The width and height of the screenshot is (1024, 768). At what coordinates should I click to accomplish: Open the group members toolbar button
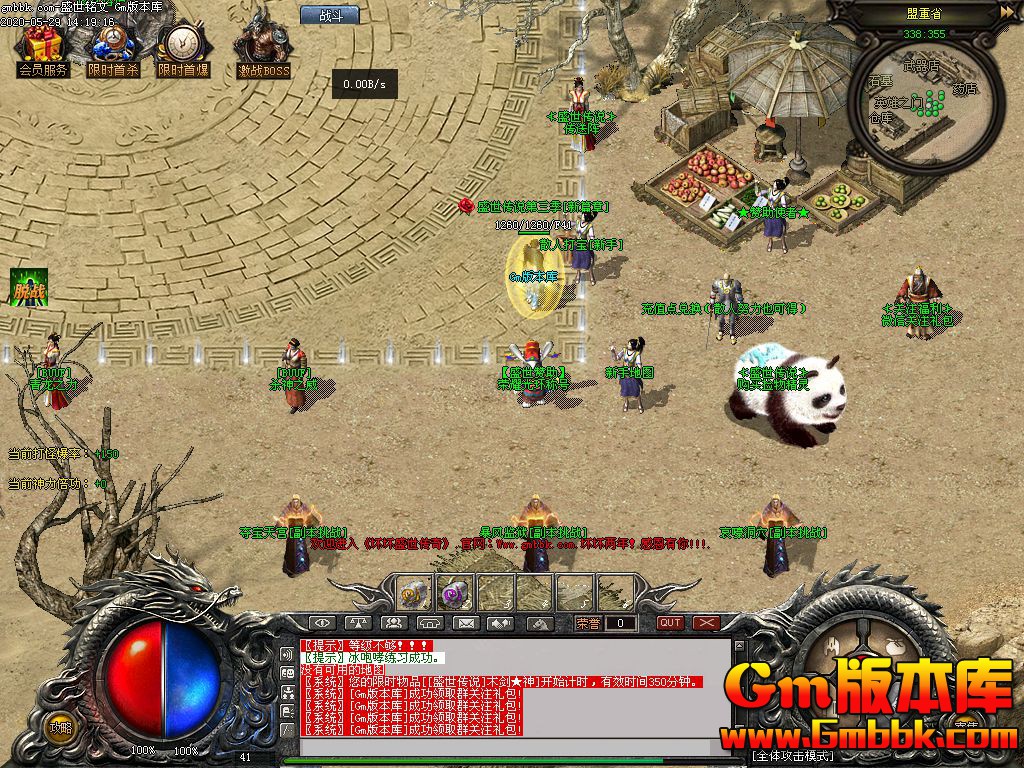[393, 623]
